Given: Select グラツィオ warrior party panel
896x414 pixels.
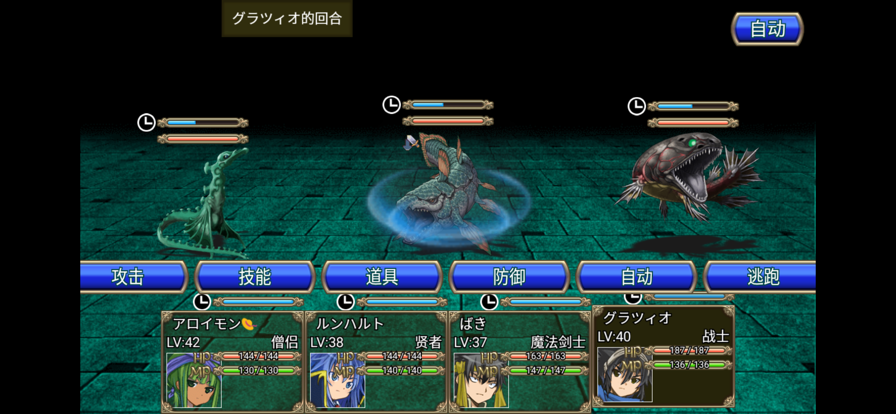Looking at the screenshot, I should coord(664,354).
